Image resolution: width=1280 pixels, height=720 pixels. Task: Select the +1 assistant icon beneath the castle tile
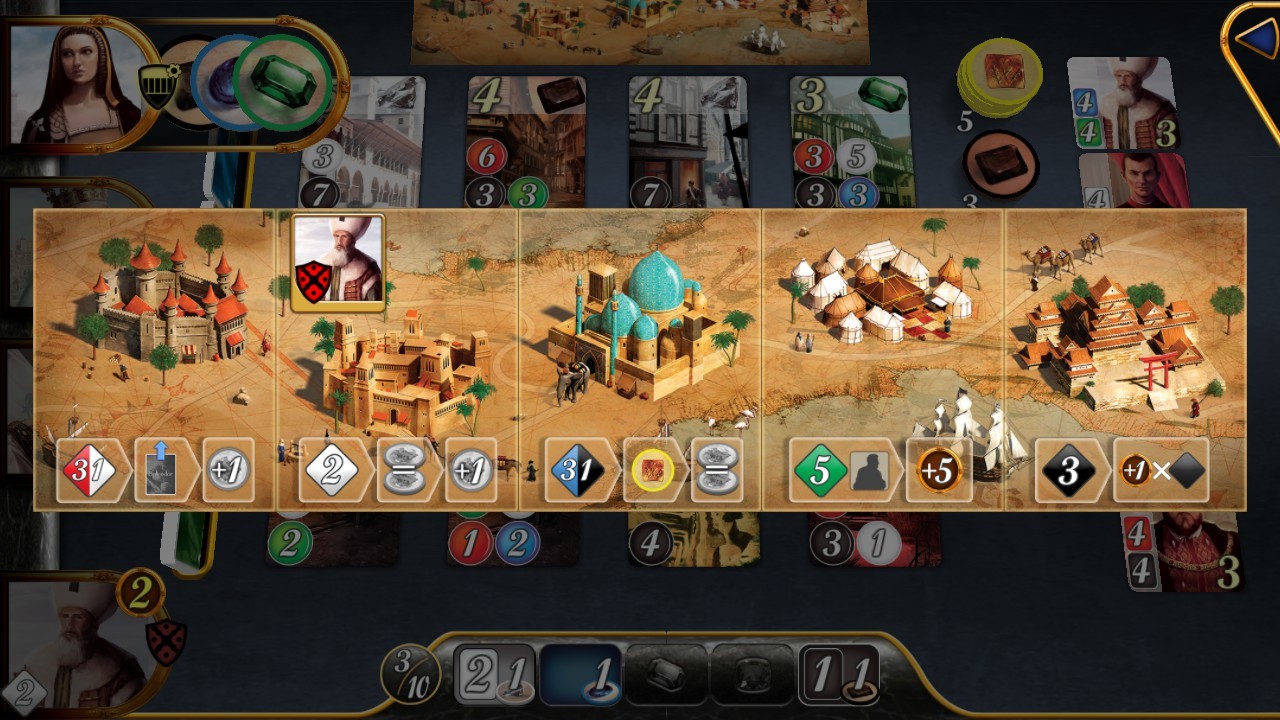[227, 467]
